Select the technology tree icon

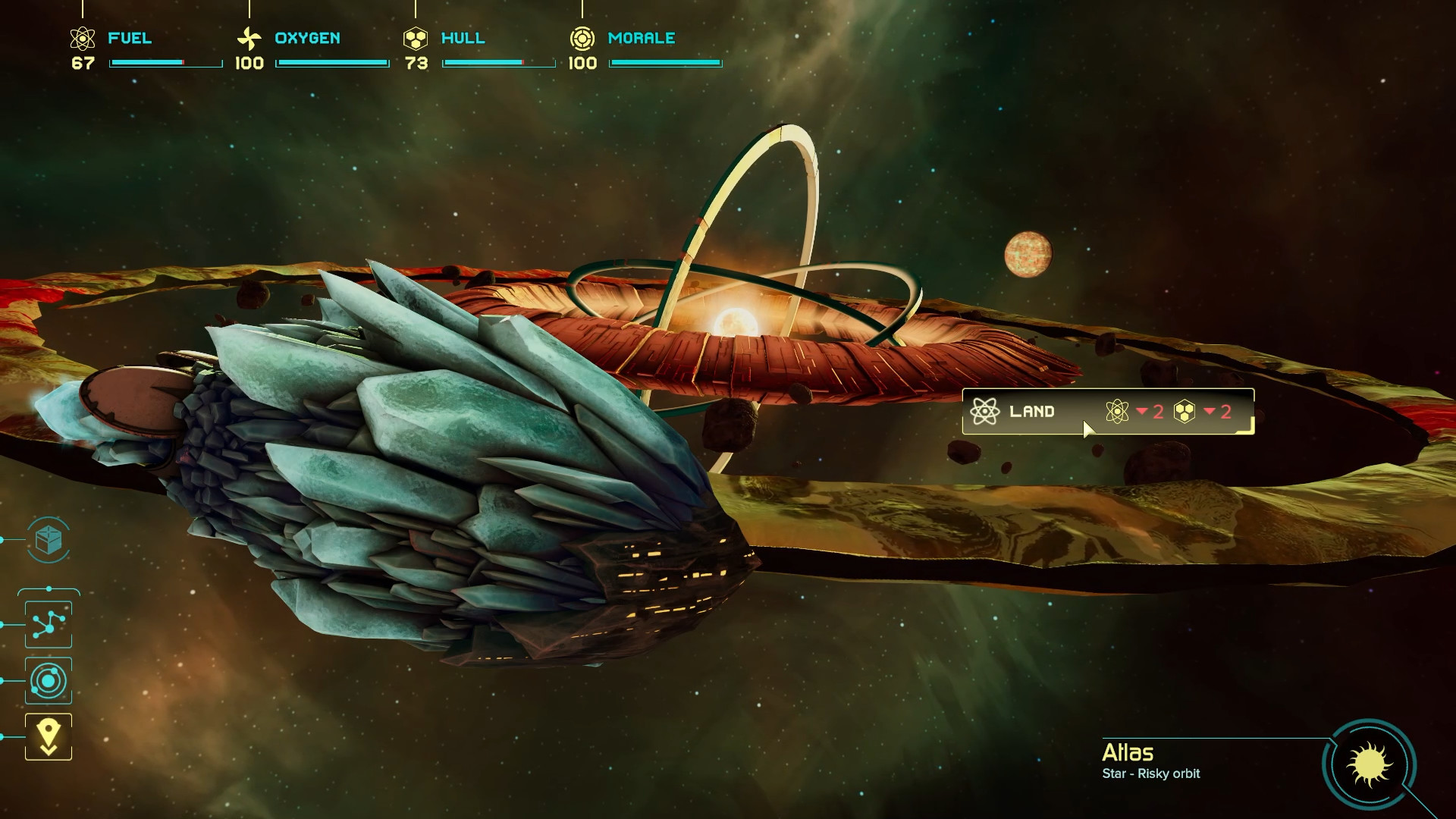coord(48,623)
